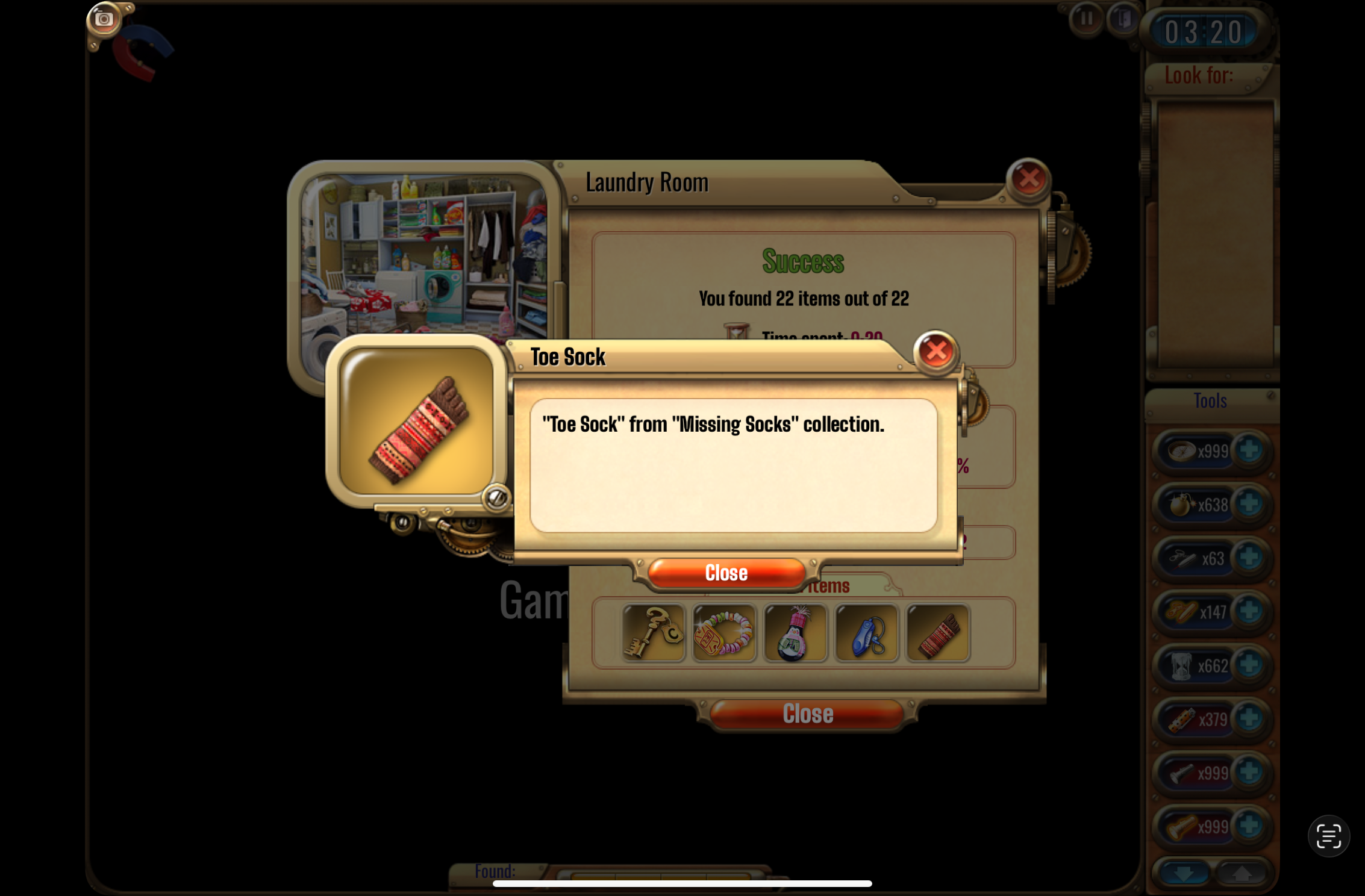Dismiss Toe Sock dialog using red X
The image size is (1365, 896).
point(936,351)
